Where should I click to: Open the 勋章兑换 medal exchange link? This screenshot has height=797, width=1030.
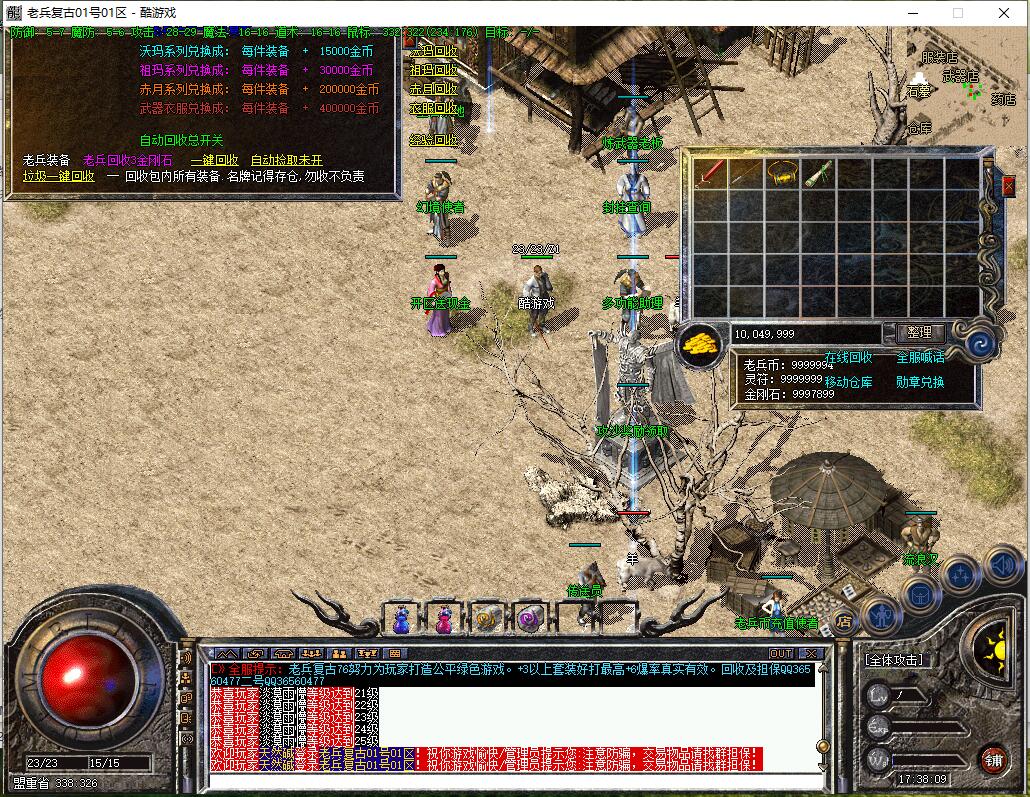[920, 381]
